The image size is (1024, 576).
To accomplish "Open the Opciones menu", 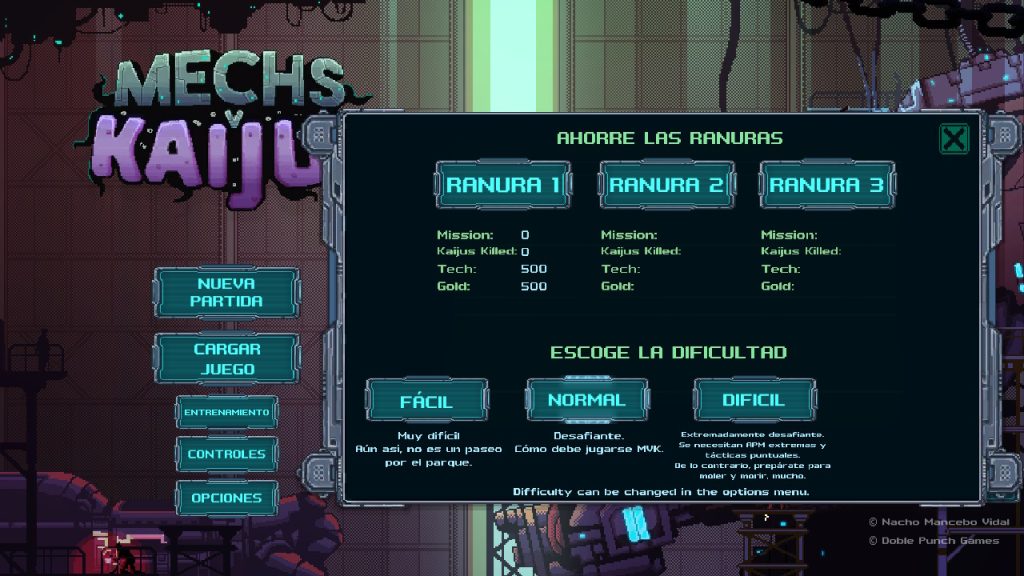I will (x=226, y=497).
